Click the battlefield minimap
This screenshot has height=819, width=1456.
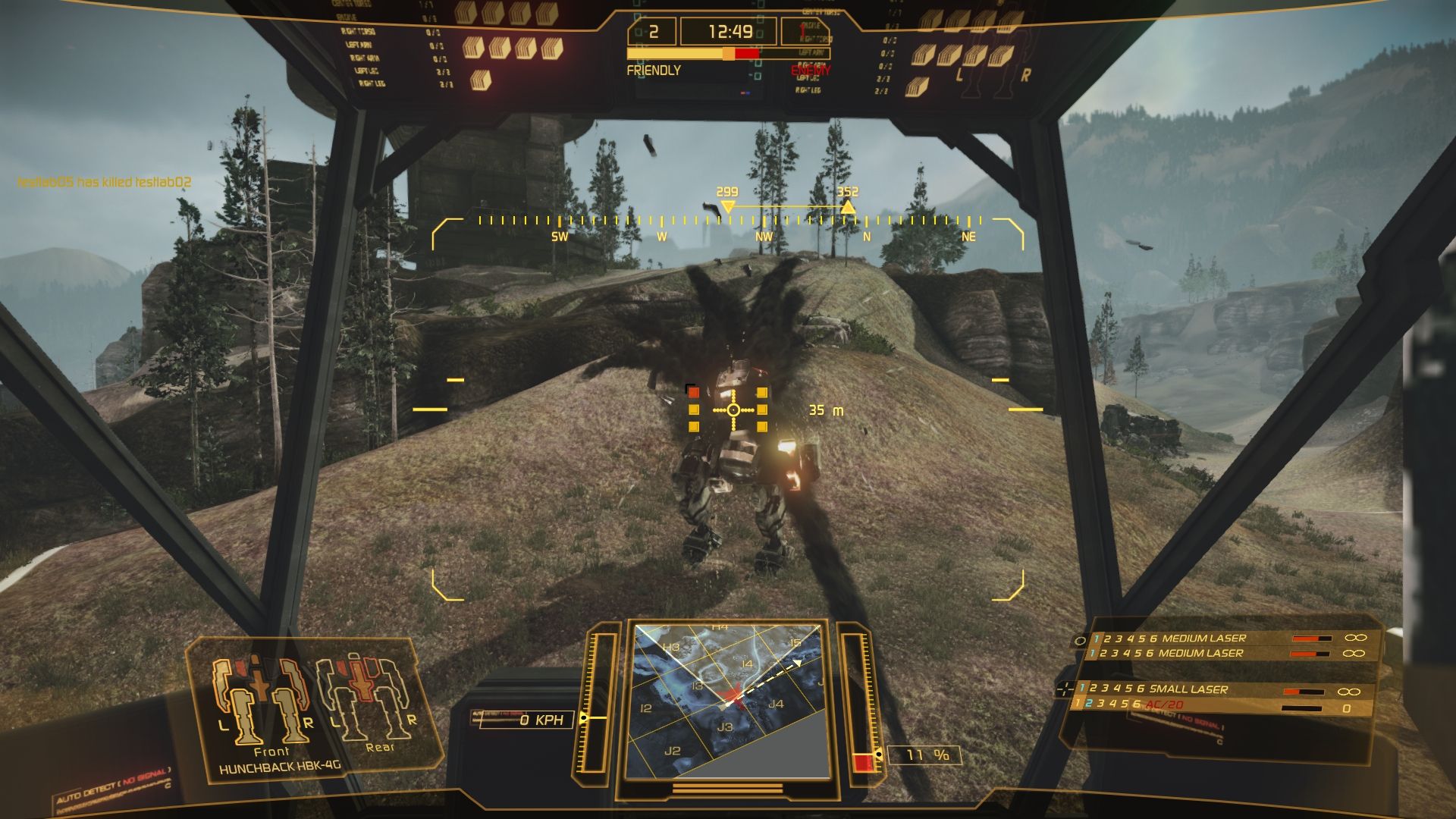pyautogui.click(x=730, y=701)
